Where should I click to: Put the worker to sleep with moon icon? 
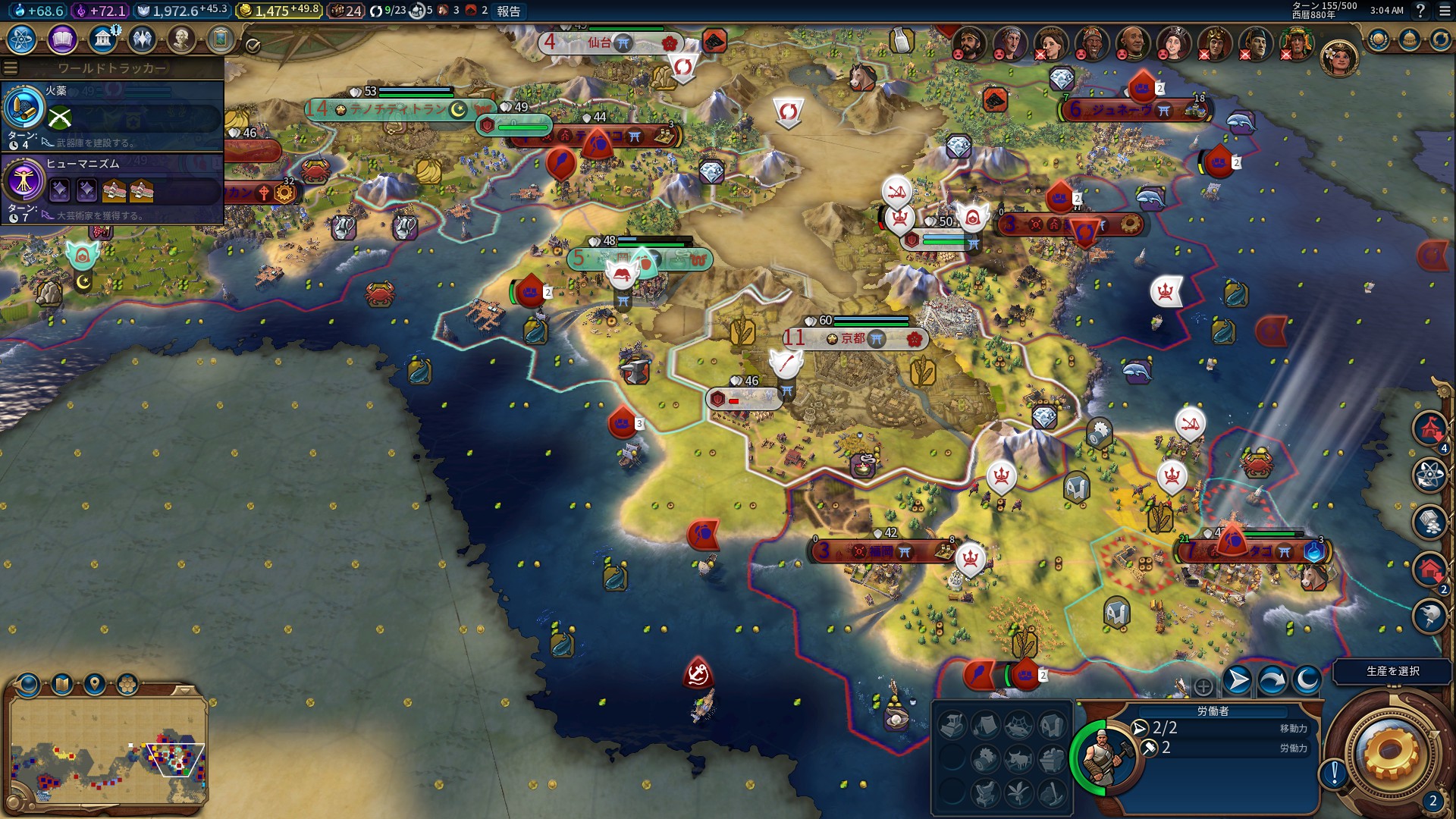tap(1307, 680)
